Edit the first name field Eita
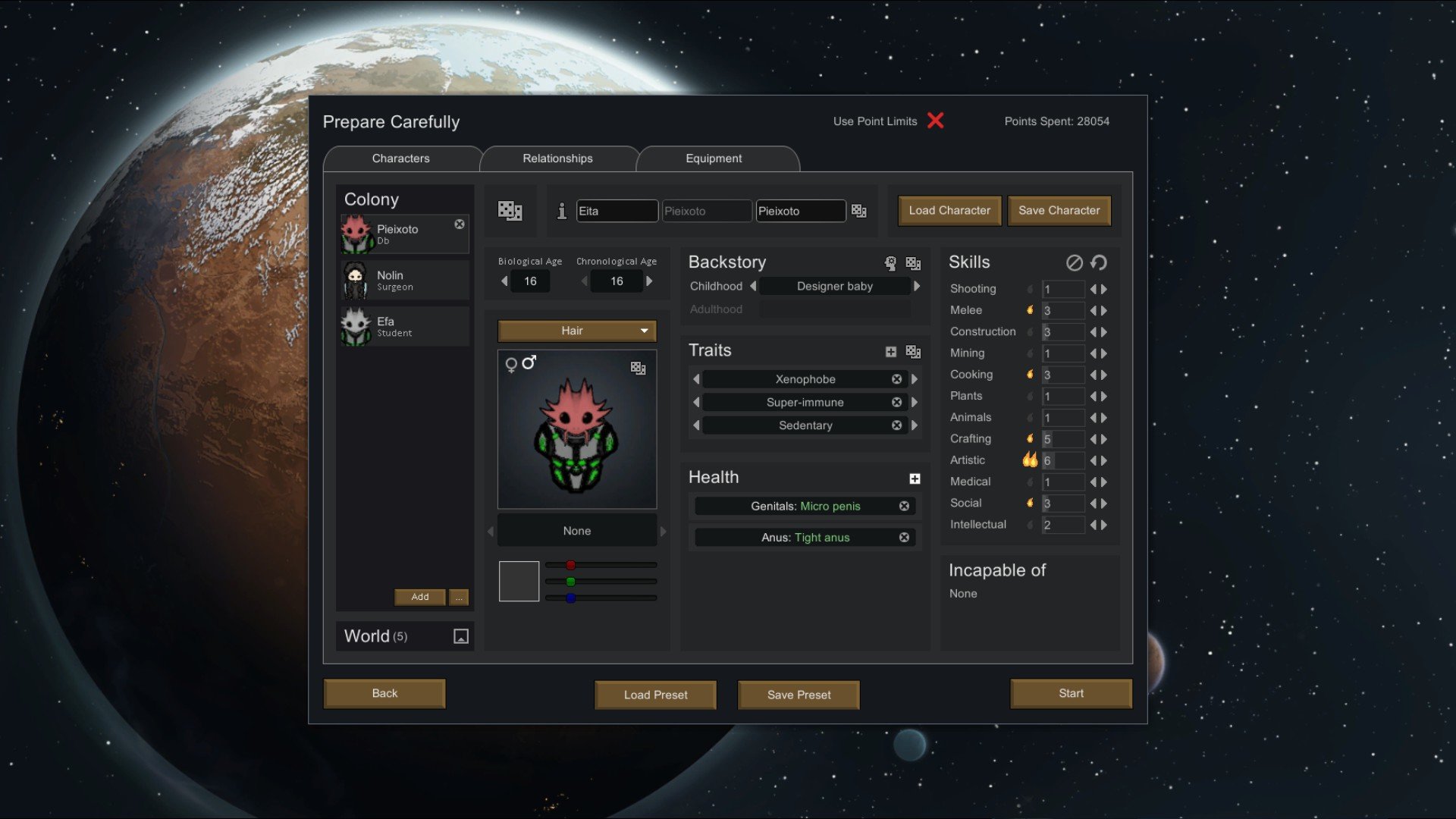 (x=617, y=212)
